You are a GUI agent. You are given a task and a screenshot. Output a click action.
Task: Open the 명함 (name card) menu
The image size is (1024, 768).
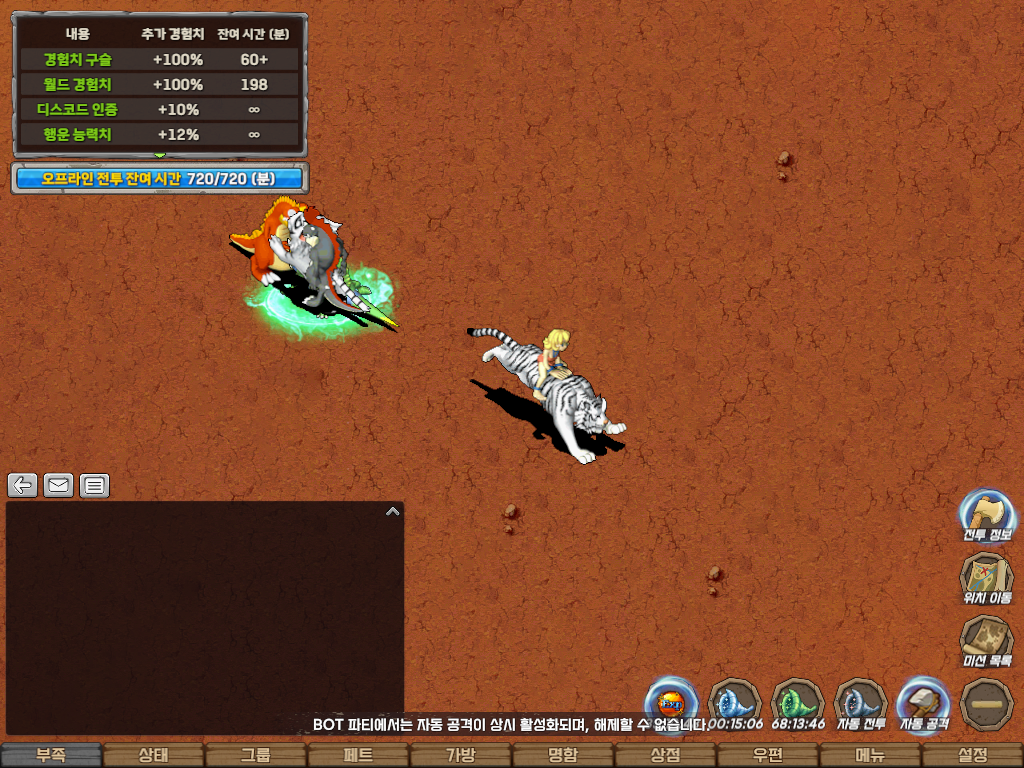[563, 755]
